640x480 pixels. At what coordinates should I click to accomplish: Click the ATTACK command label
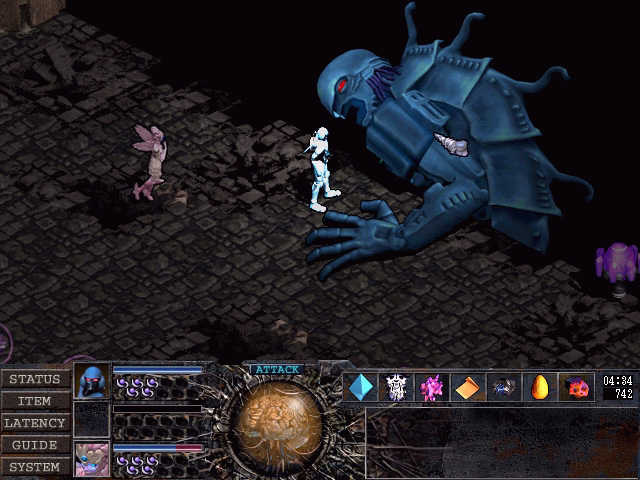[277, 369]
